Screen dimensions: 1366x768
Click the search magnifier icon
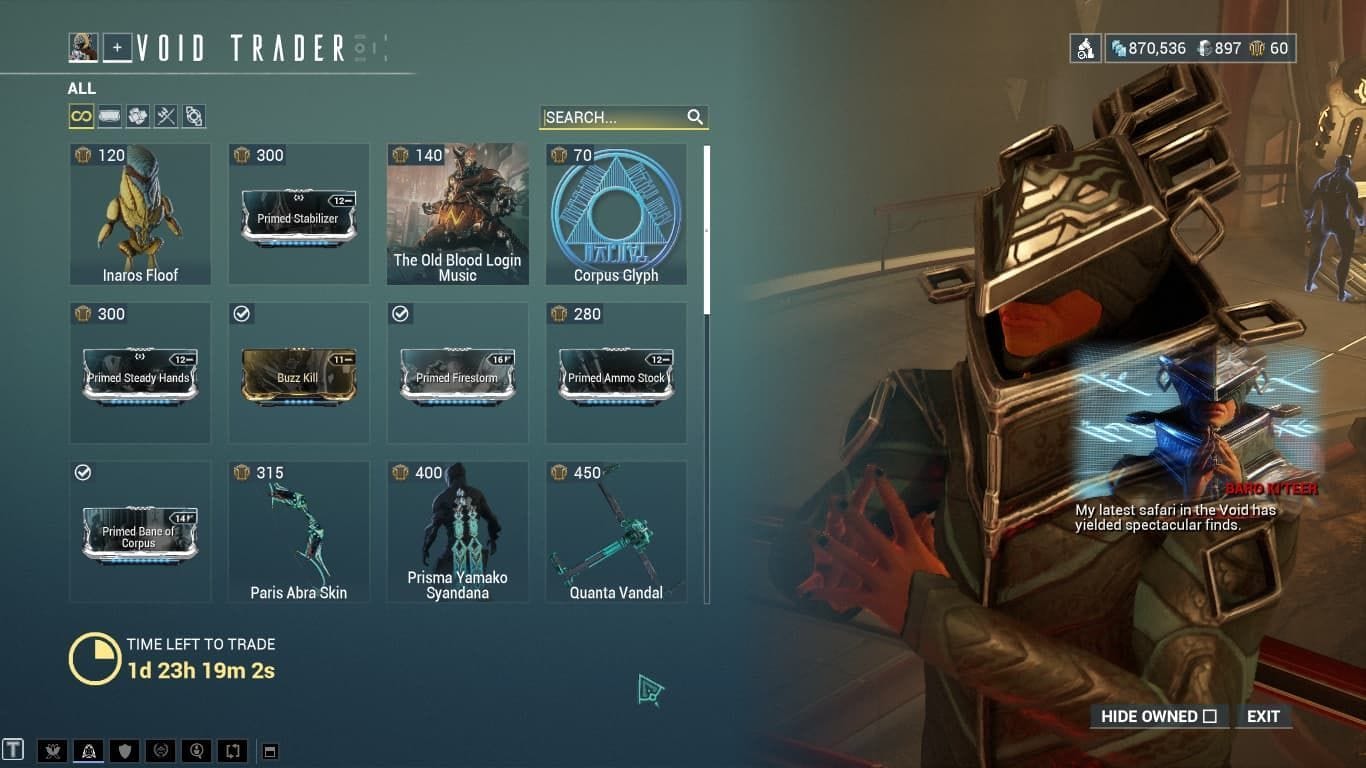pyautogui.click(x=696, y=117)
